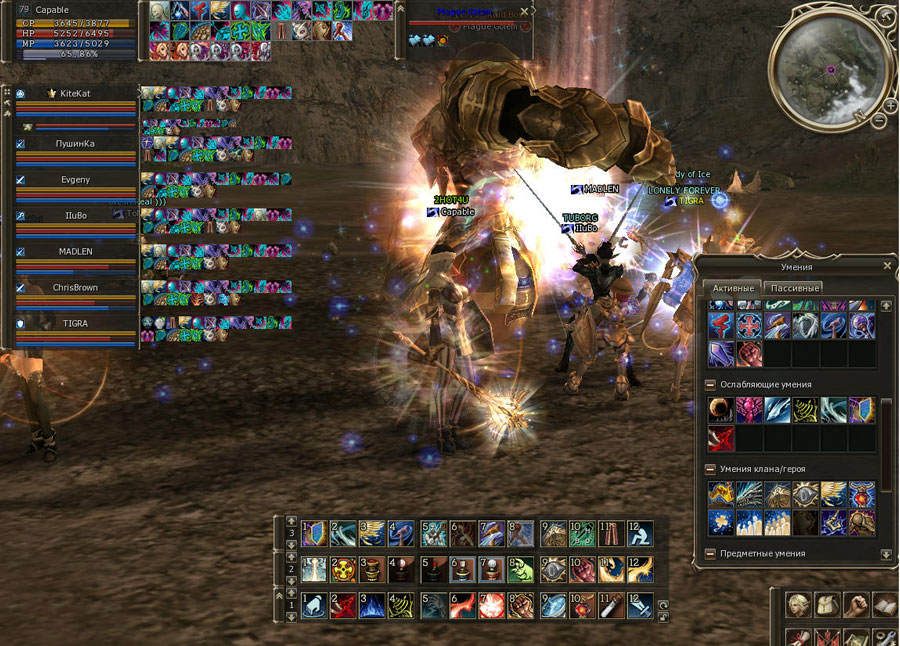This screenshot has width=900, height=646.
Task: Select party member KiteKat
Action: pos(76,93)
